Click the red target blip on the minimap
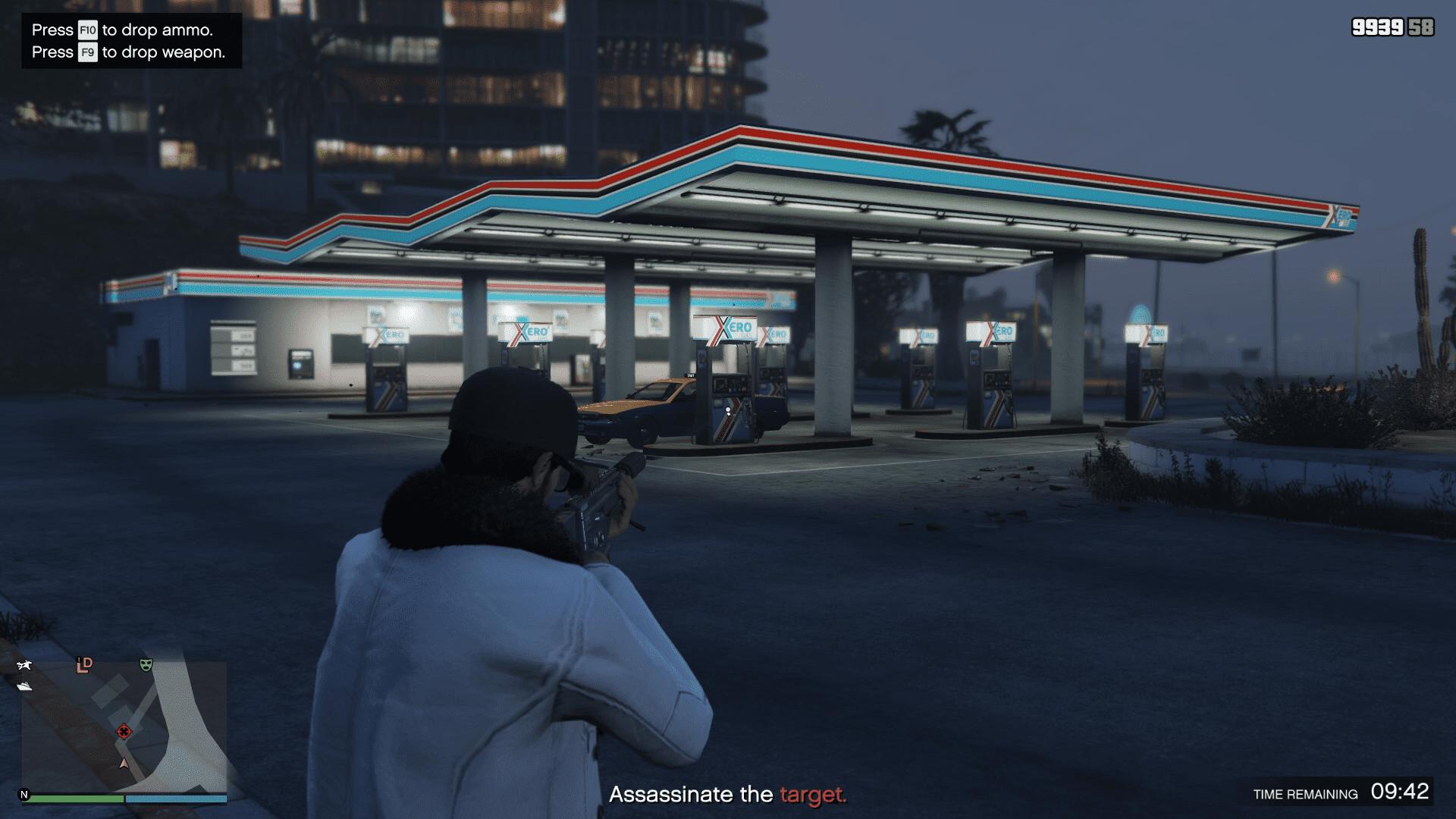 coord(124,732)
